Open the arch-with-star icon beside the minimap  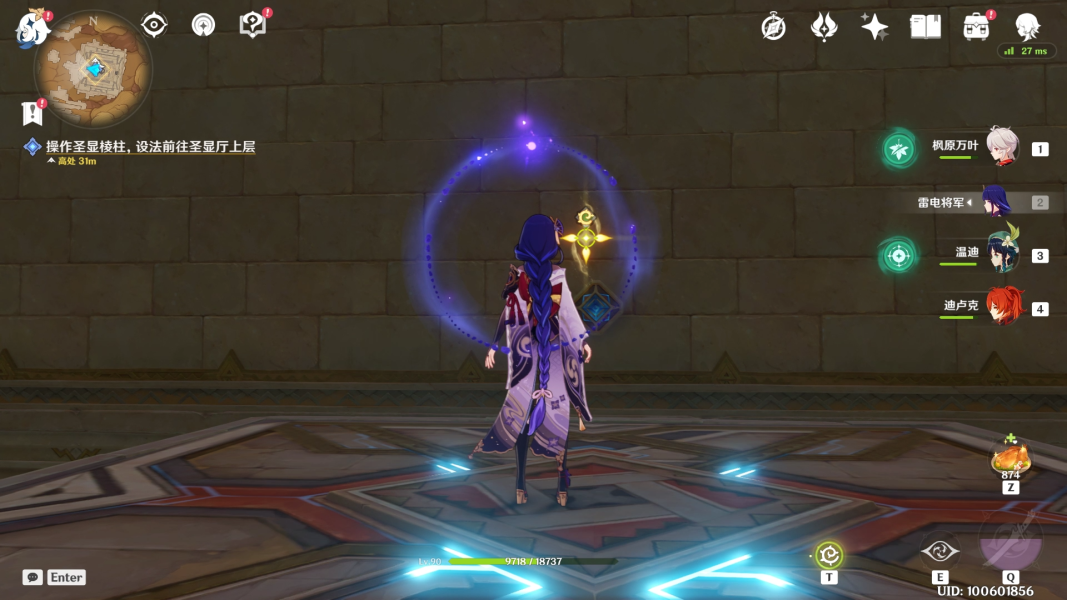point(203,25)
